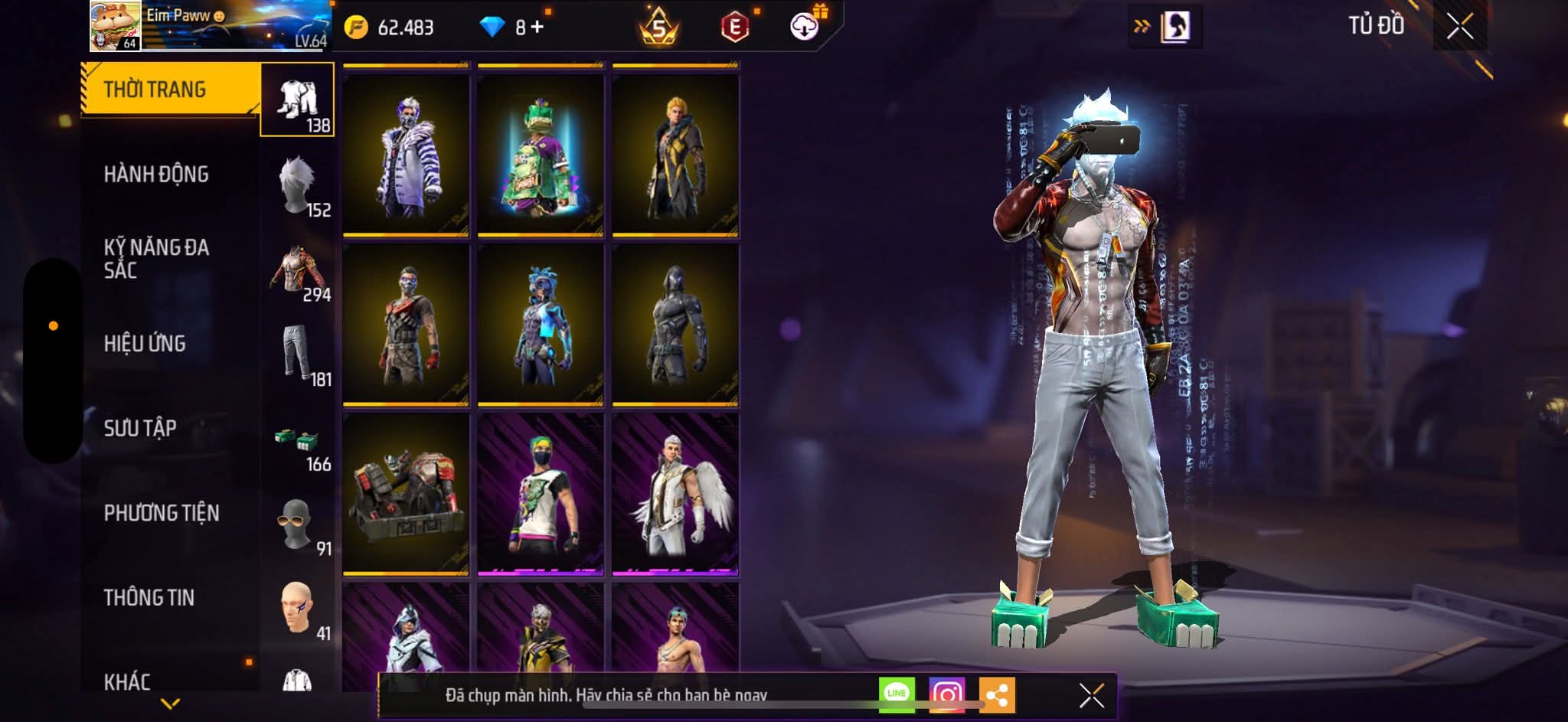1568x722 pixels.
Task: Dismiss the screenshot share banner
Action: [1091, 695]
